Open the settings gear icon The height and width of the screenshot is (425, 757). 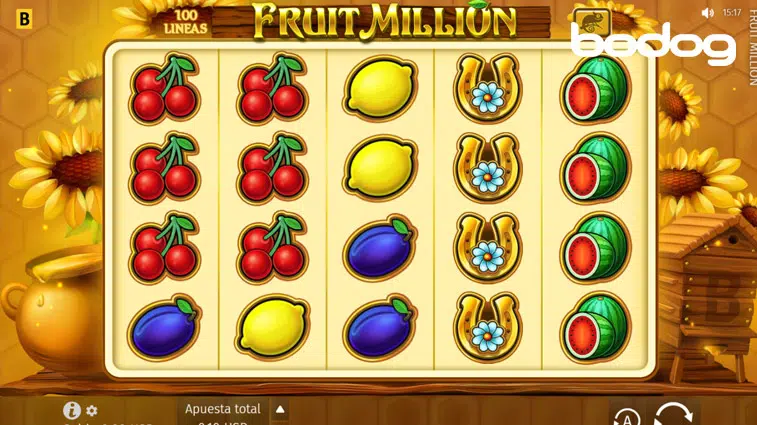coord(92,411)
